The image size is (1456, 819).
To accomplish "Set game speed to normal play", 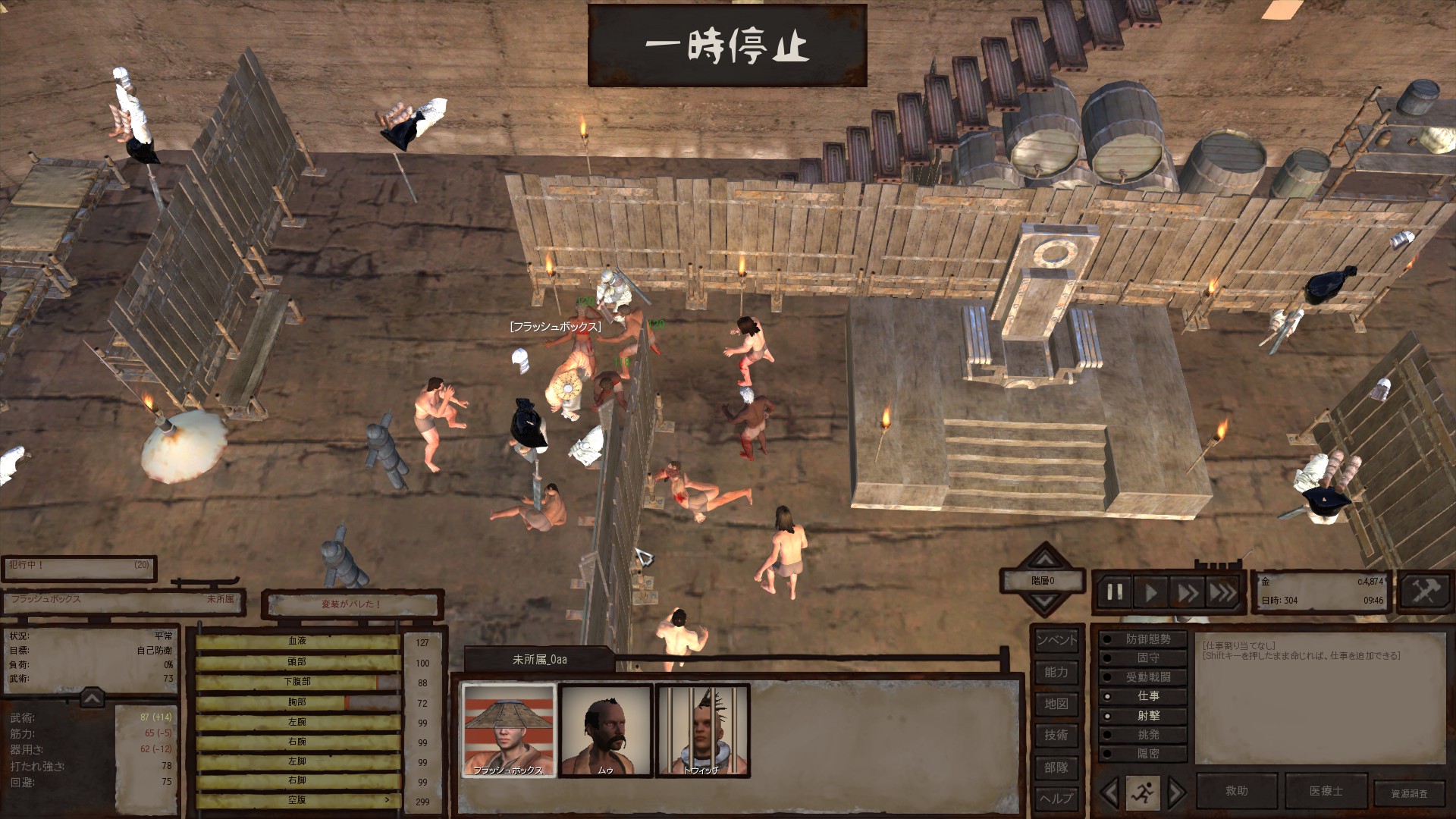I will click(x=1150, y=592).
